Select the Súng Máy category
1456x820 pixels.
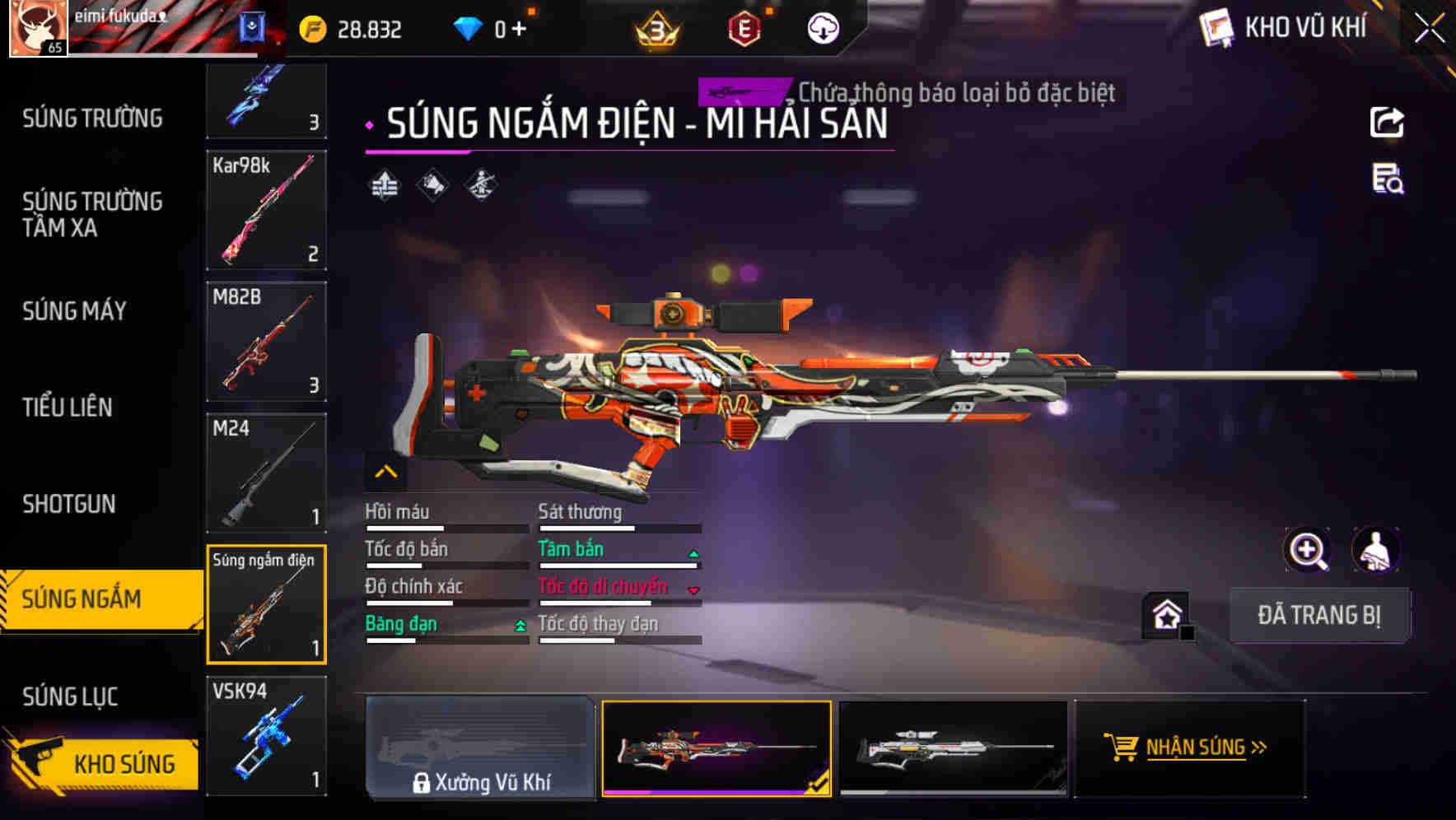75,310
